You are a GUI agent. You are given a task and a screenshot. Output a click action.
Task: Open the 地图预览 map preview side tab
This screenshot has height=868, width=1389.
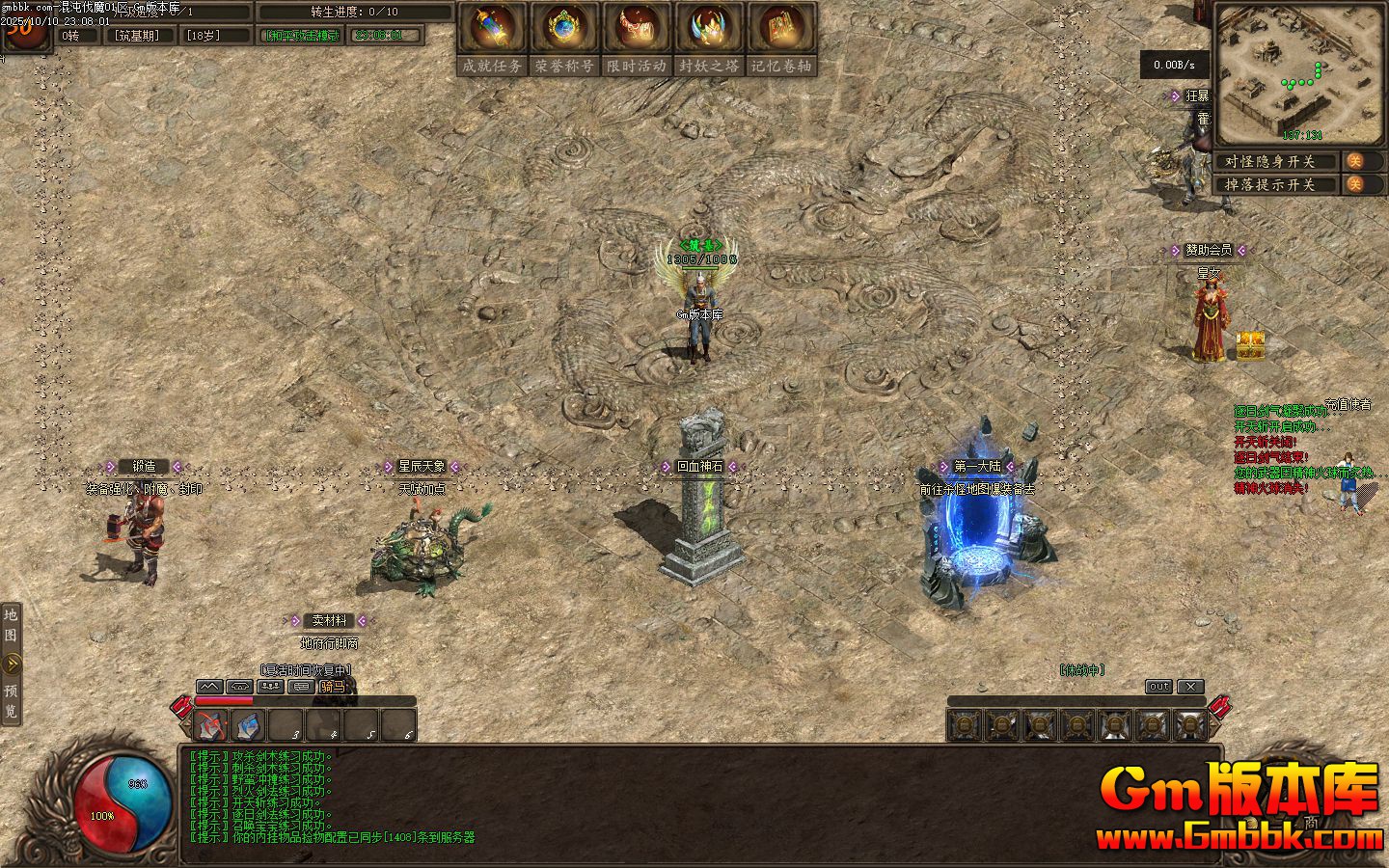tap(12, 664)
